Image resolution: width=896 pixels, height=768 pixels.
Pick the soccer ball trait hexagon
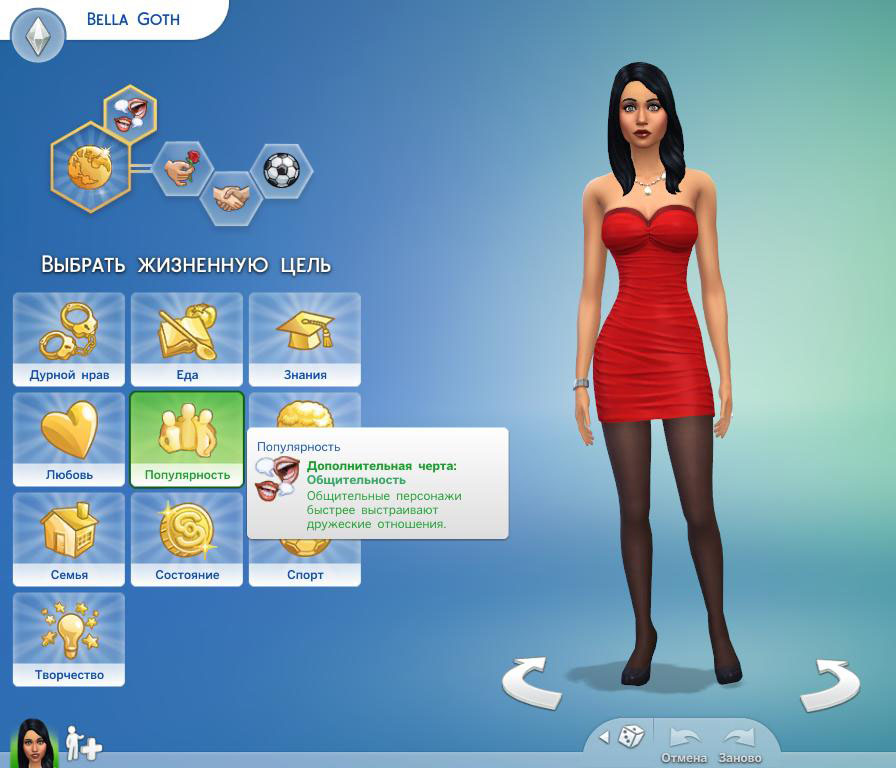coord(281,169)
